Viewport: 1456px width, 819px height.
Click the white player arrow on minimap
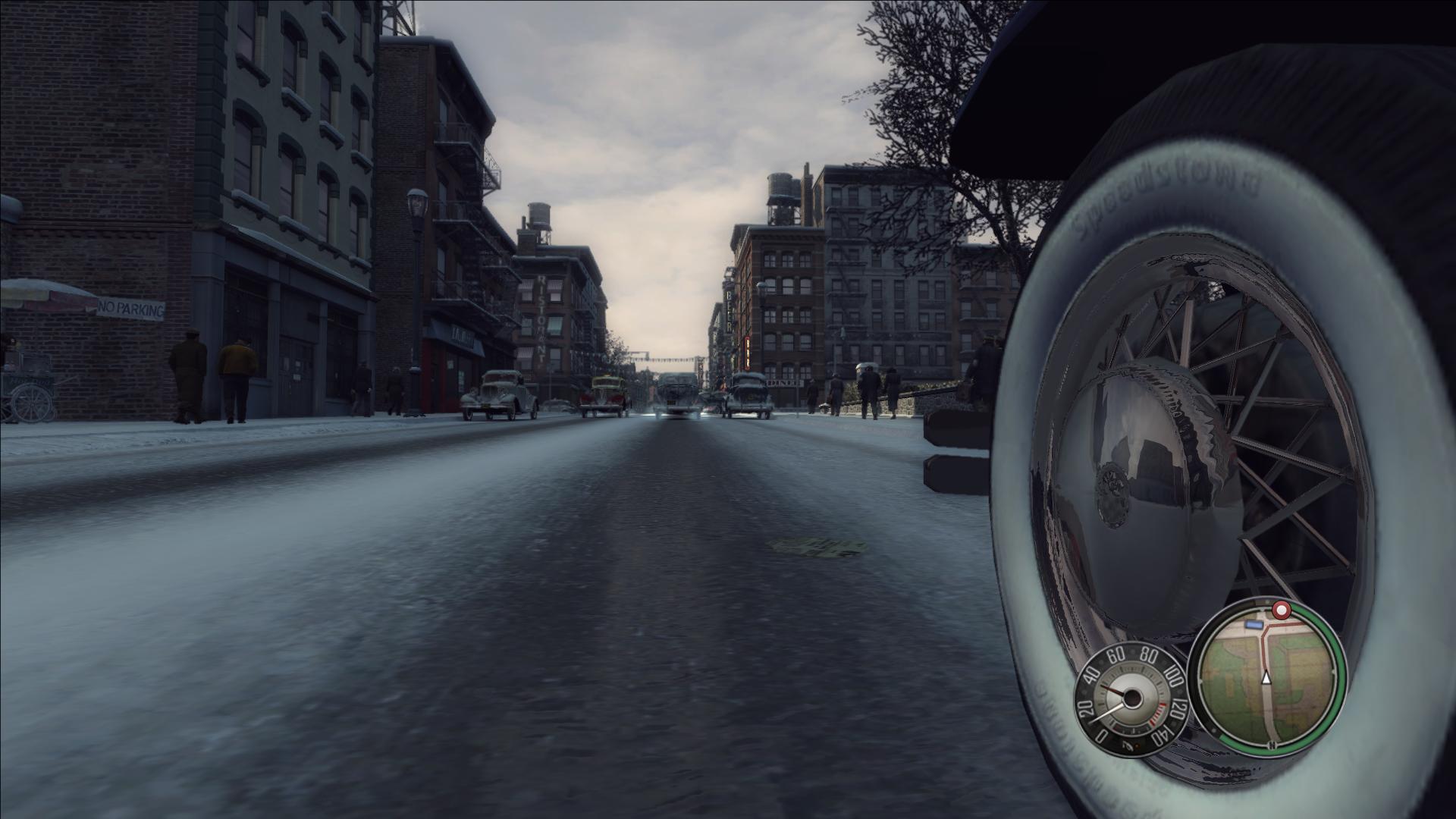pos(1266,678)
